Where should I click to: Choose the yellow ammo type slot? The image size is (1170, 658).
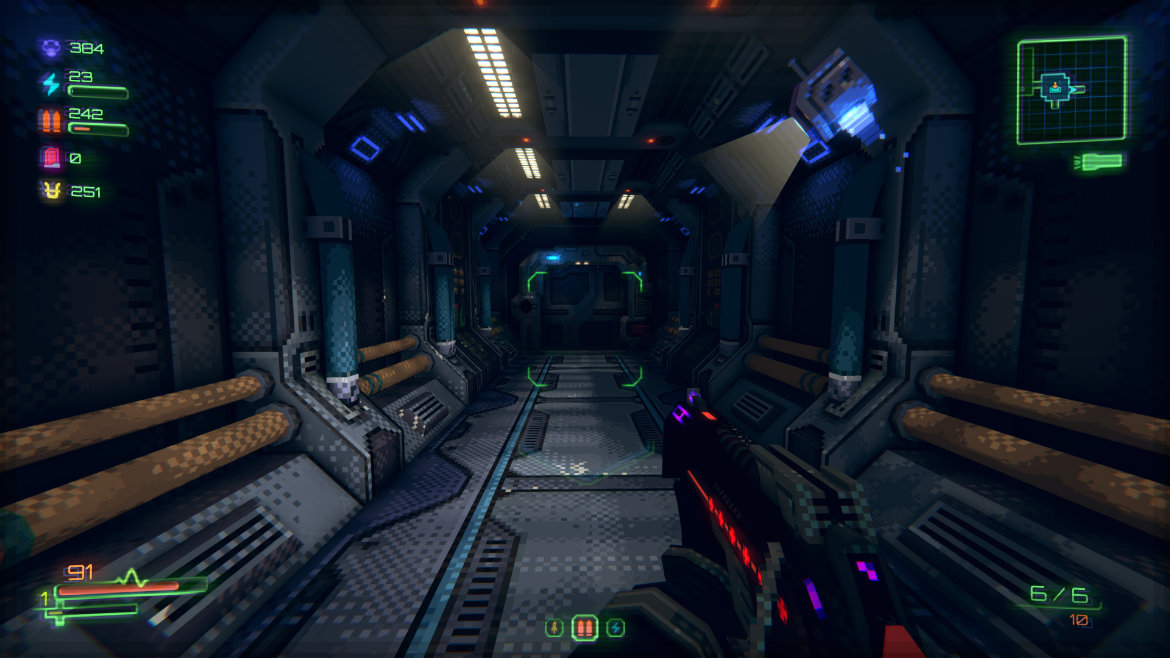pyautogui.click(x=553, y=628)
